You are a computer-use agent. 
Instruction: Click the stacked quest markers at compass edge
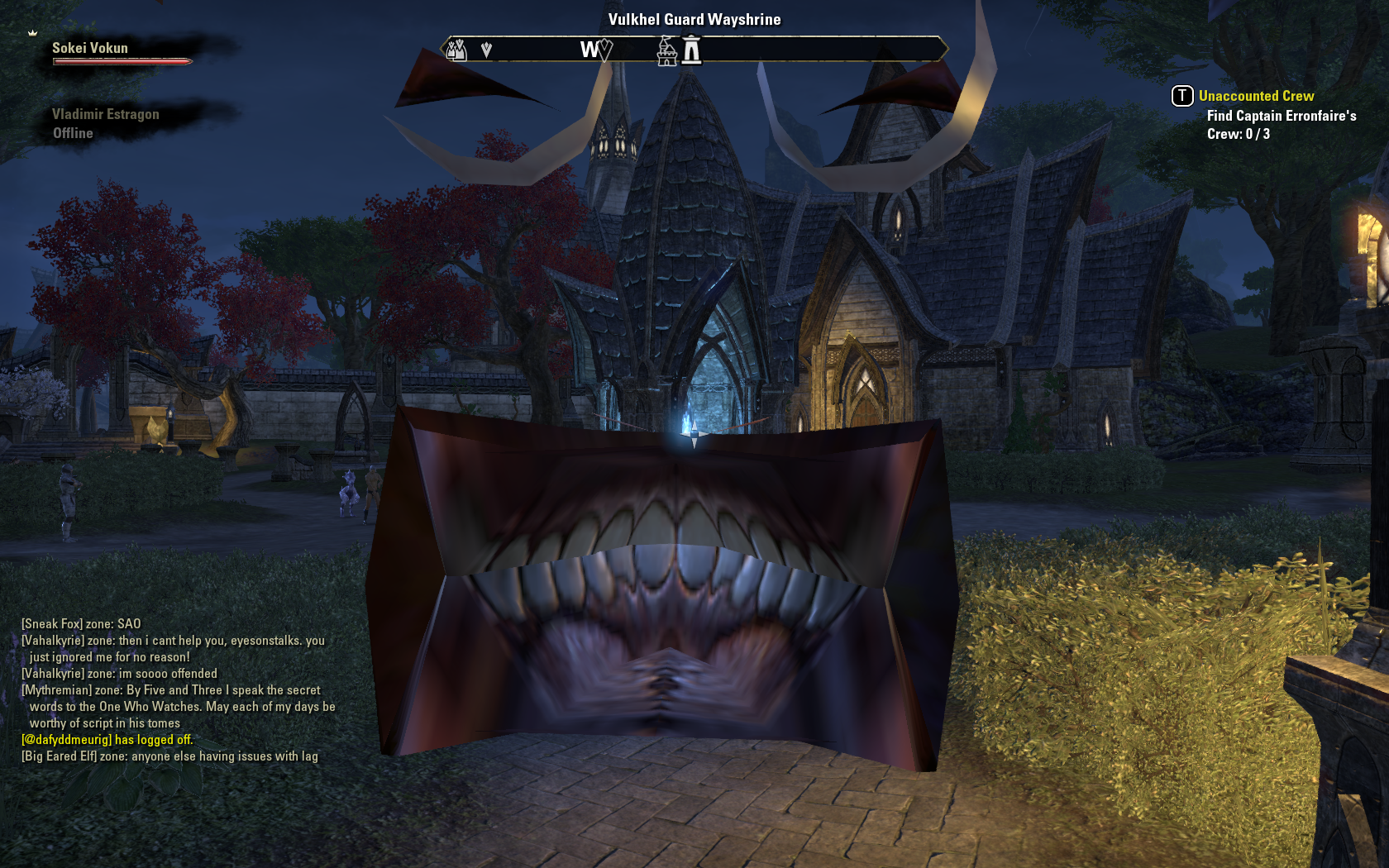[456, 50]
